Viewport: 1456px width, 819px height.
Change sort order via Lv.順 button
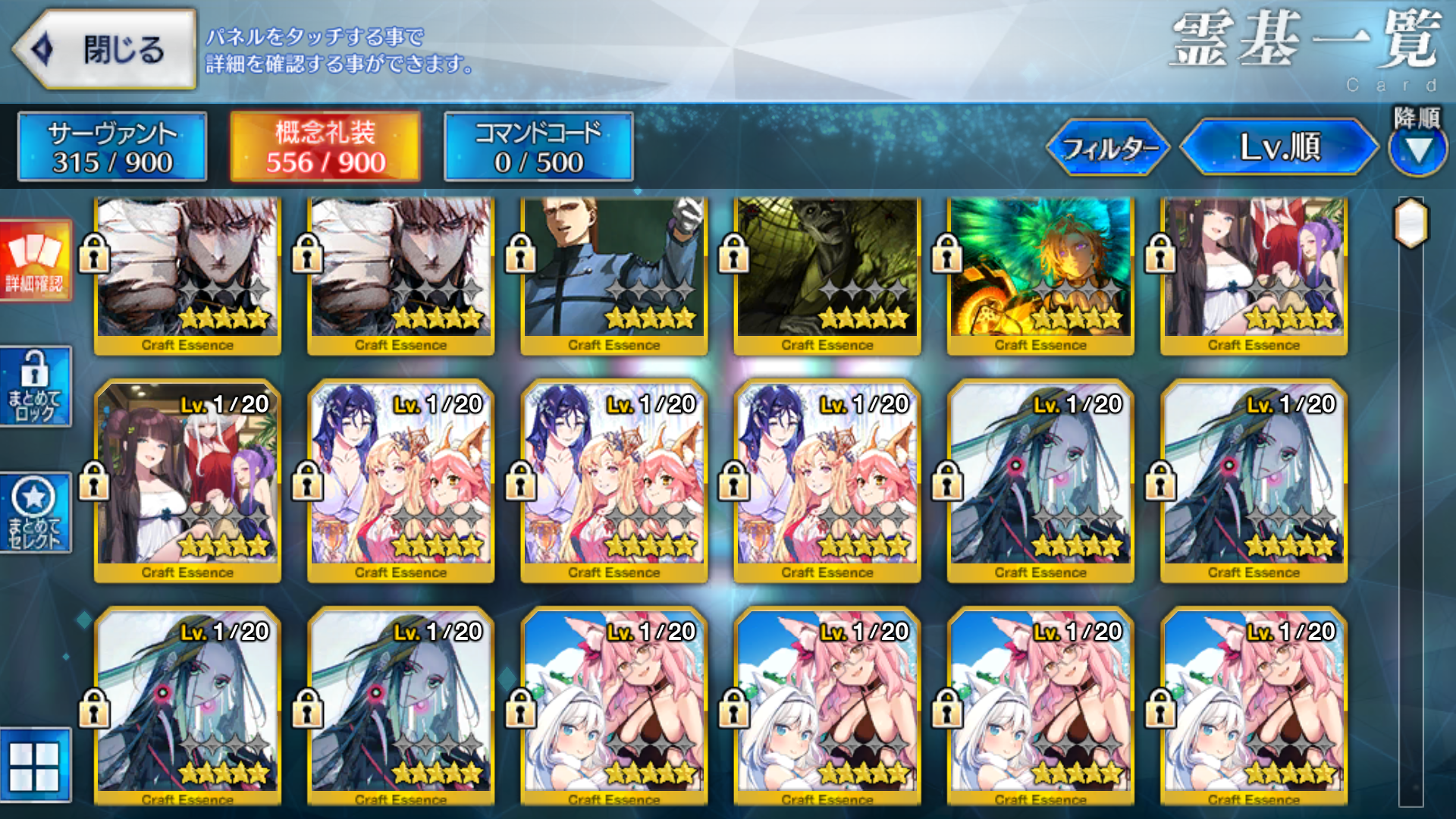click(x=1279, y=147)
